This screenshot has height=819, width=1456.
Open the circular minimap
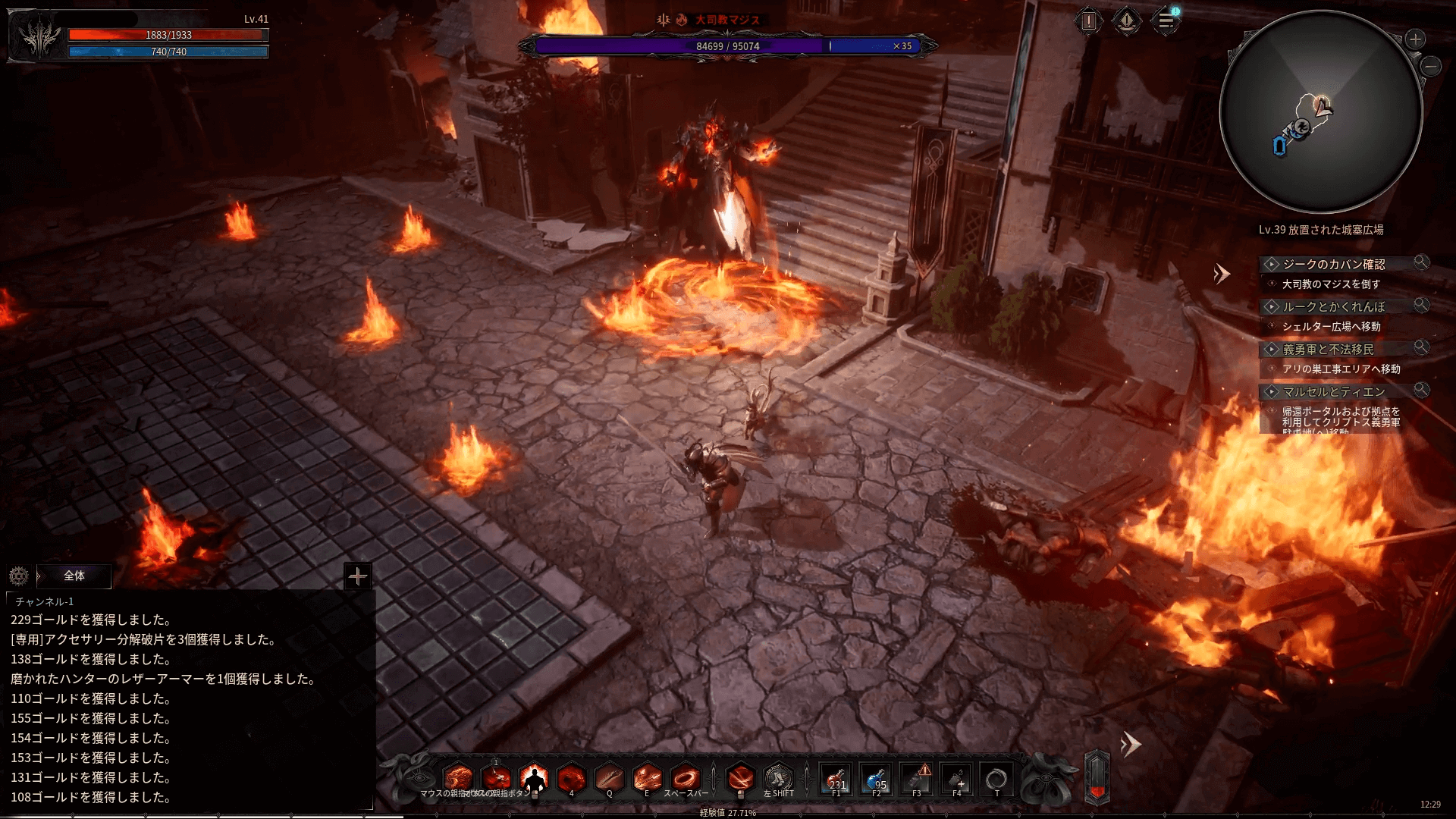click(x=1320, y=111)
